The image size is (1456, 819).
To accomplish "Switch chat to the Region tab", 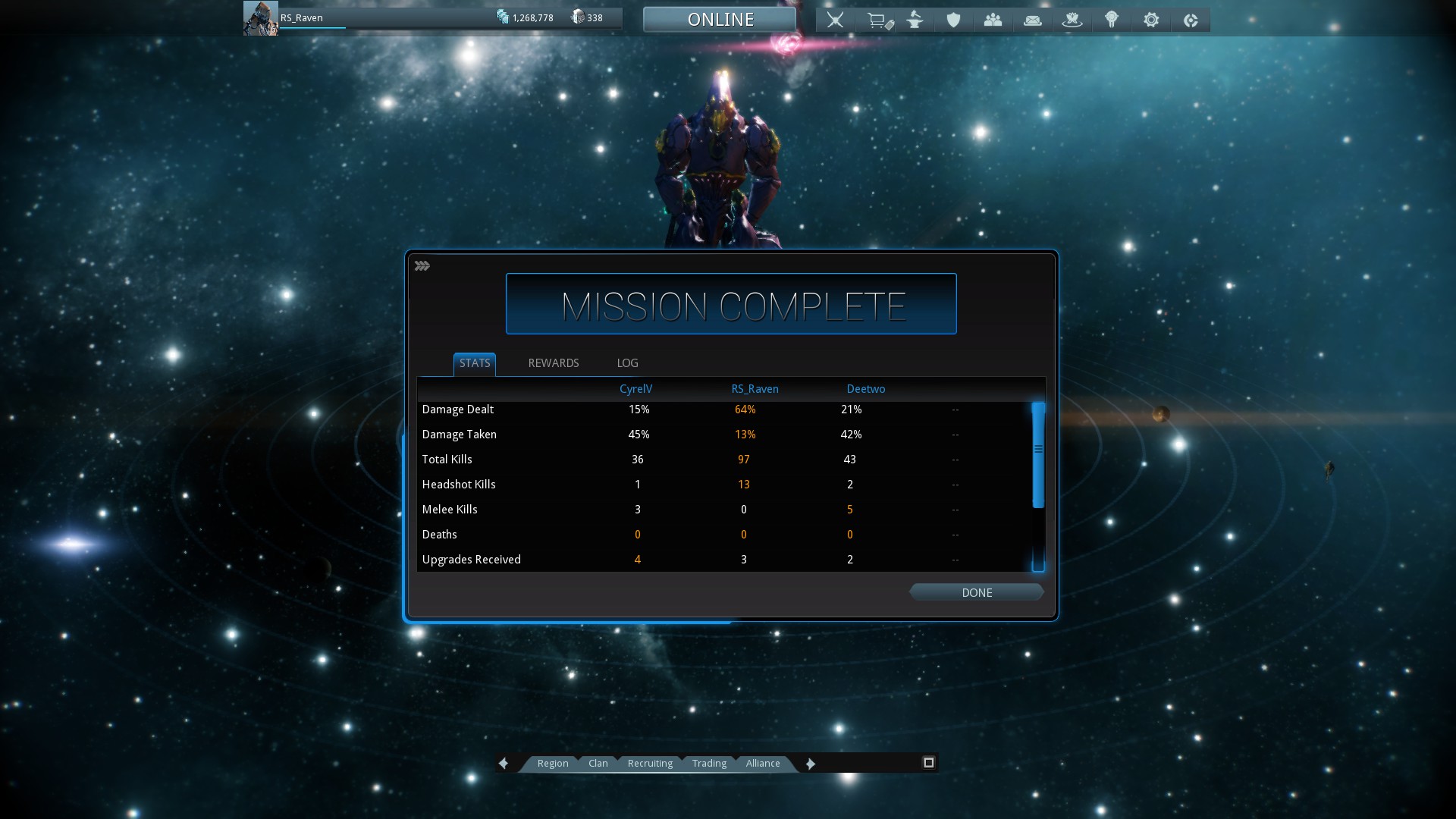I will pyautogui.click(x=552, y=763).
